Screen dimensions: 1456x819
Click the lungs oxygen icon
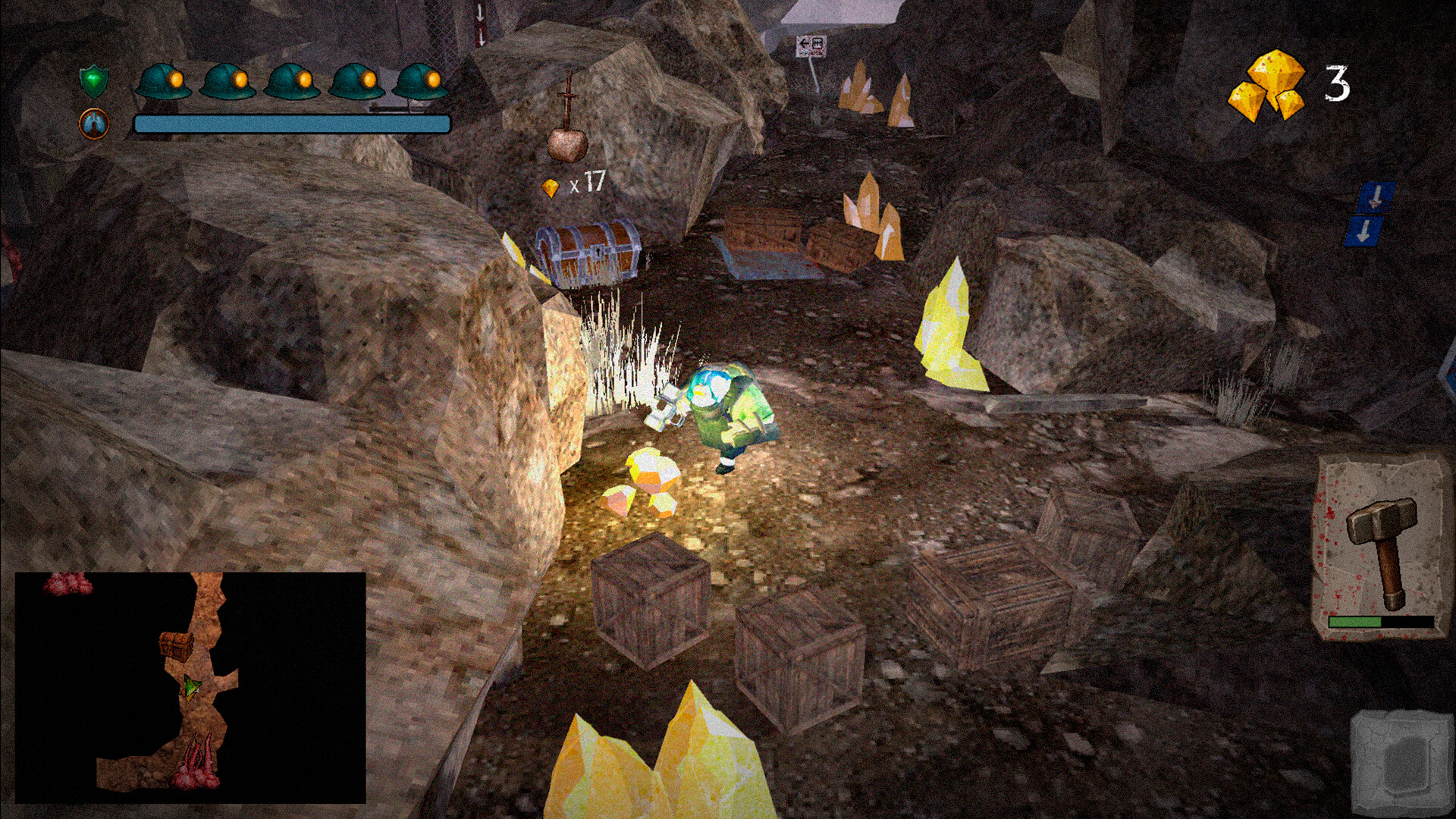tap(94, 124)
